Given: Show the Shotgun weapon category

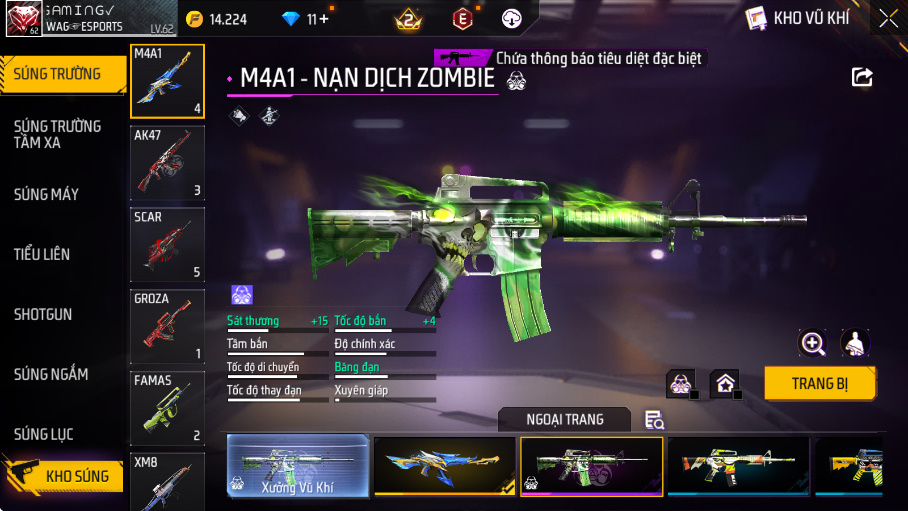Looking at the screenshot, I should tap(43, 314).
